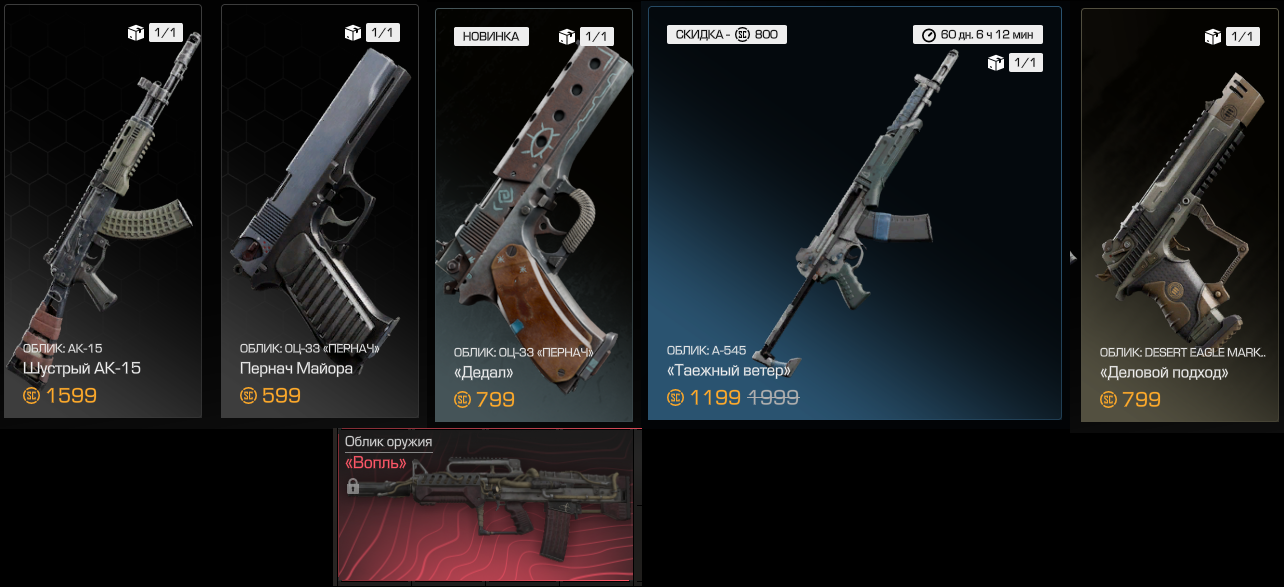View the discounted «Таежный ветер» A-545 skin
Screen dimensions: 1284x587
(x=854, y=213)
